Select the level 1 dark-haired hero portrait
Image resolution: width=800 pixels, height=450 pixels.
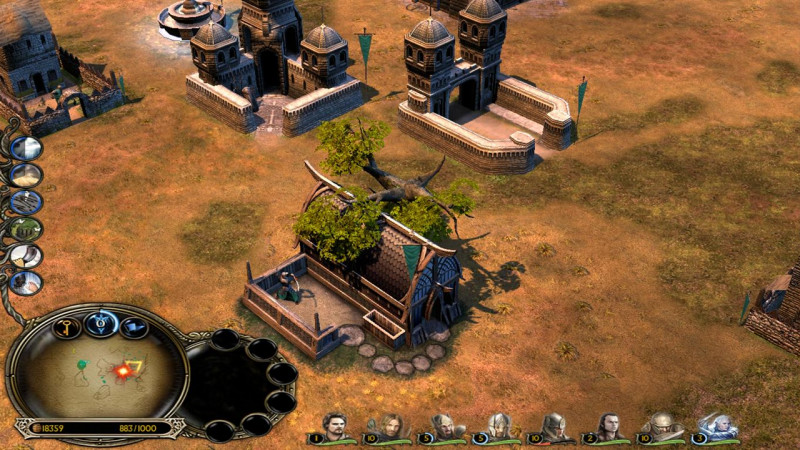click(335, 427)
